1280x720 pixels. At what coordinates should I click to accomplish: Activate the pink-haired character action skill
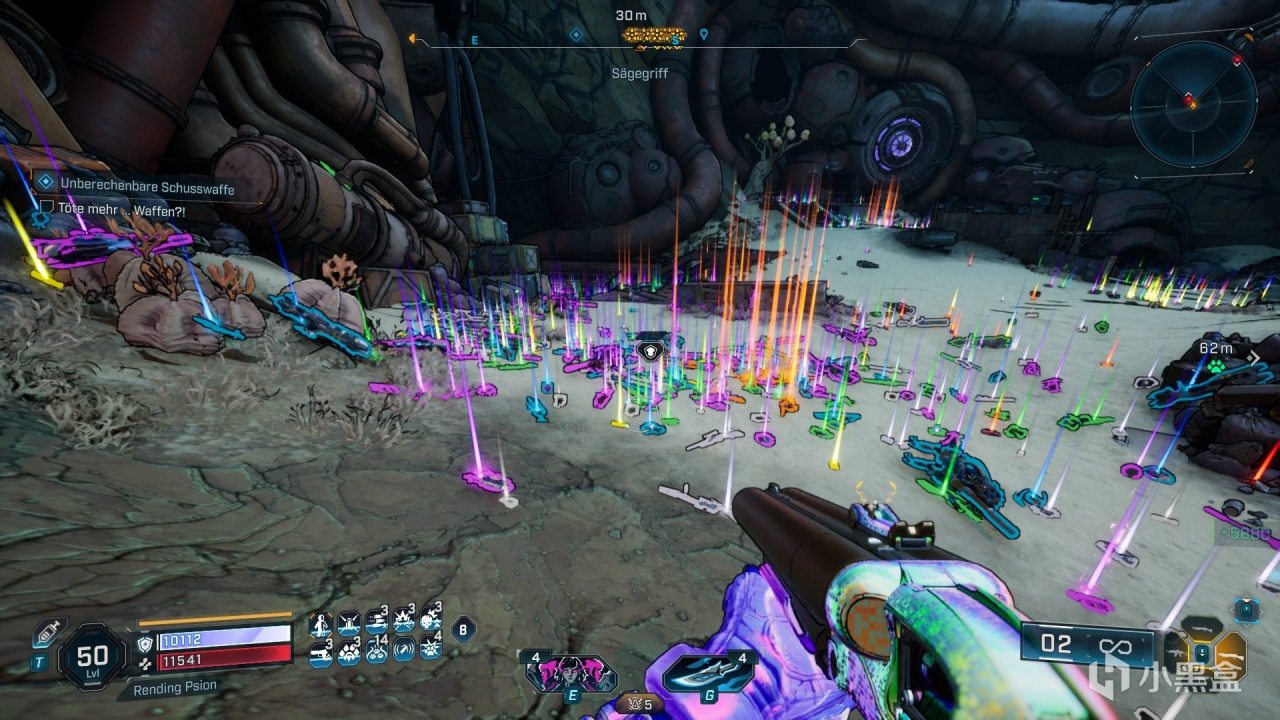pyautogui.click(x=570, y=672)
